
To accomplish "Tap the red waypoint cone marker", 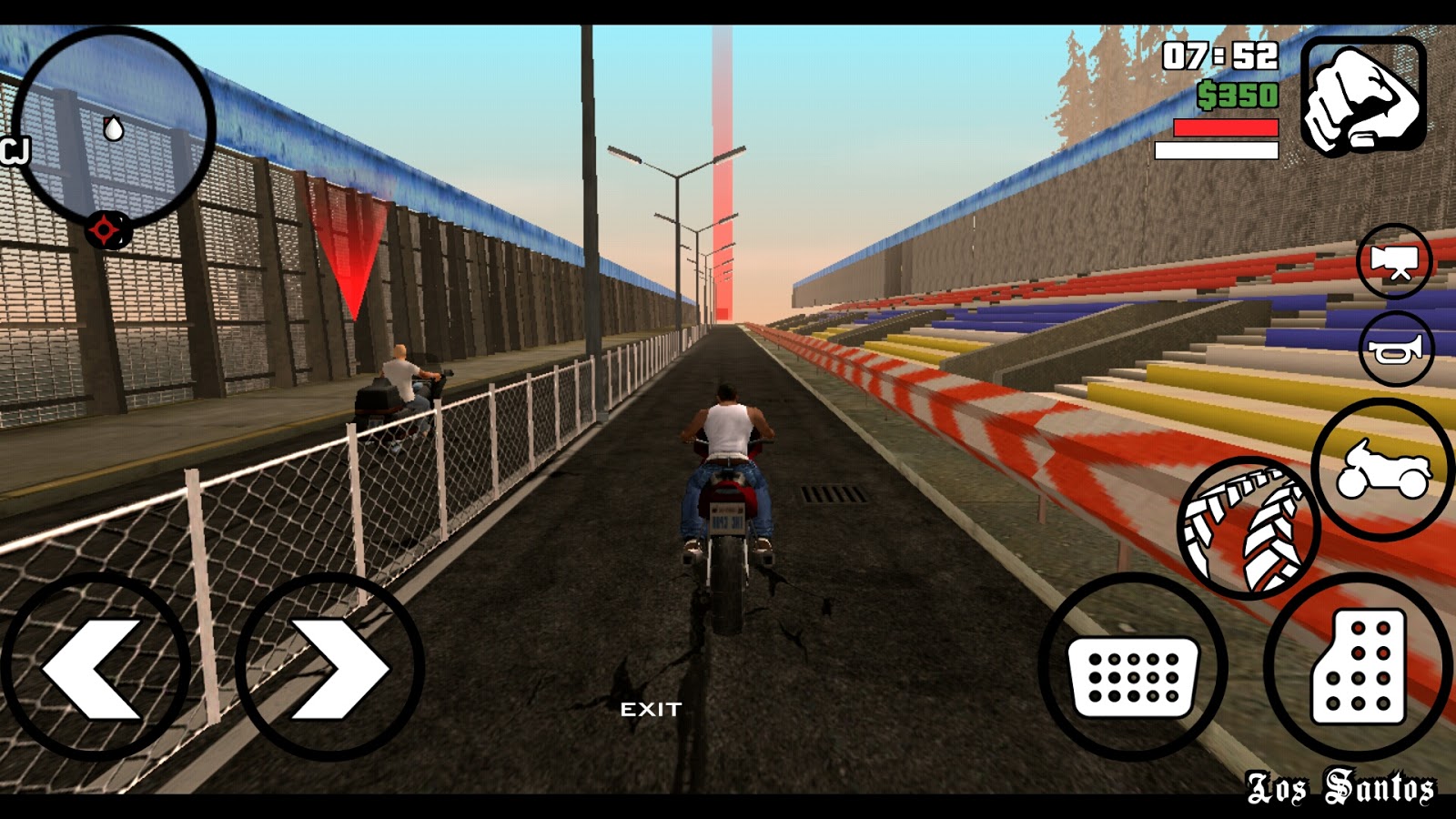I will point(352,246).
